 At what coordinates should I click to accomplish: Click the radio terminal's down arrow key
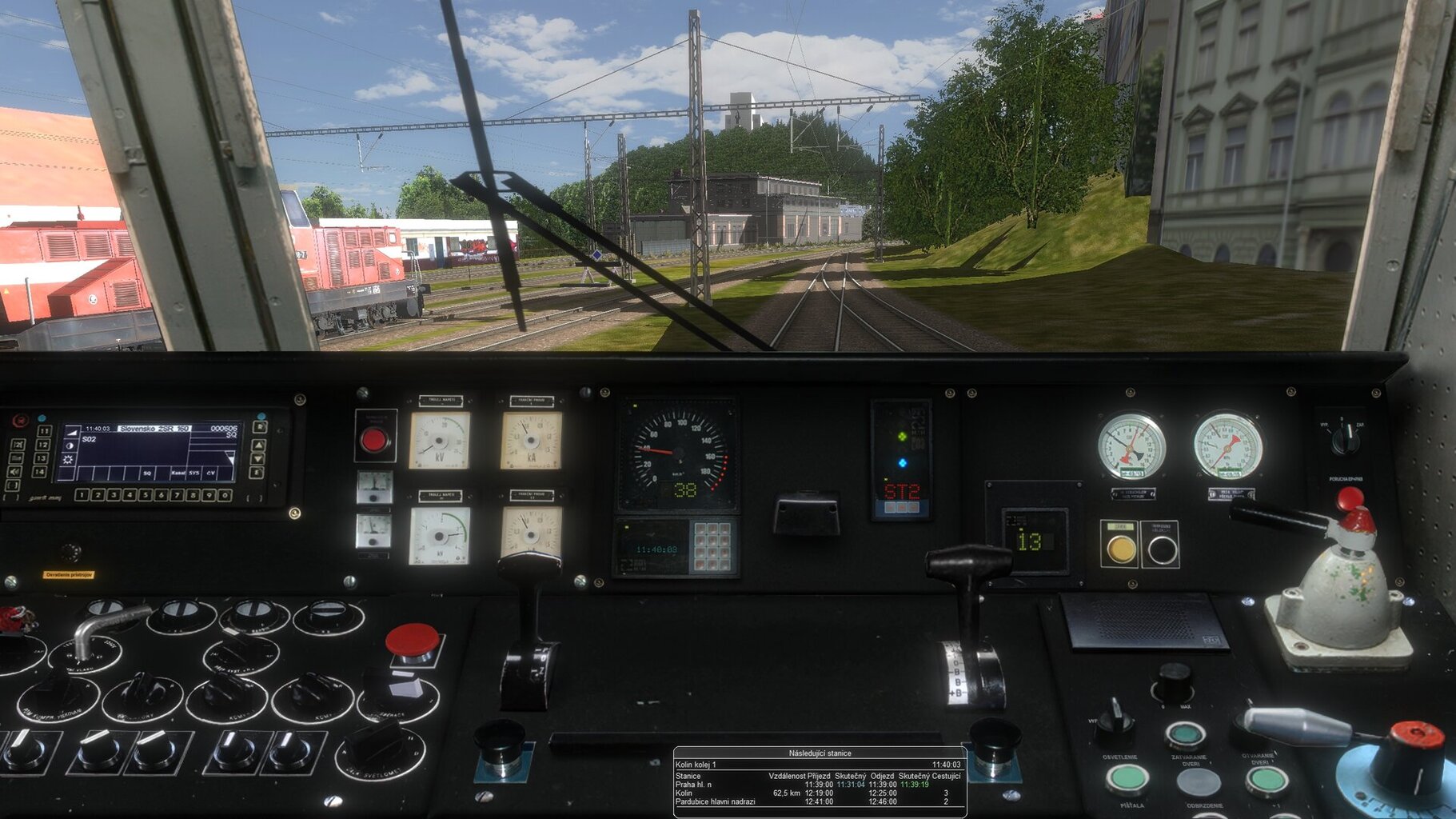[x=258, y=458]
